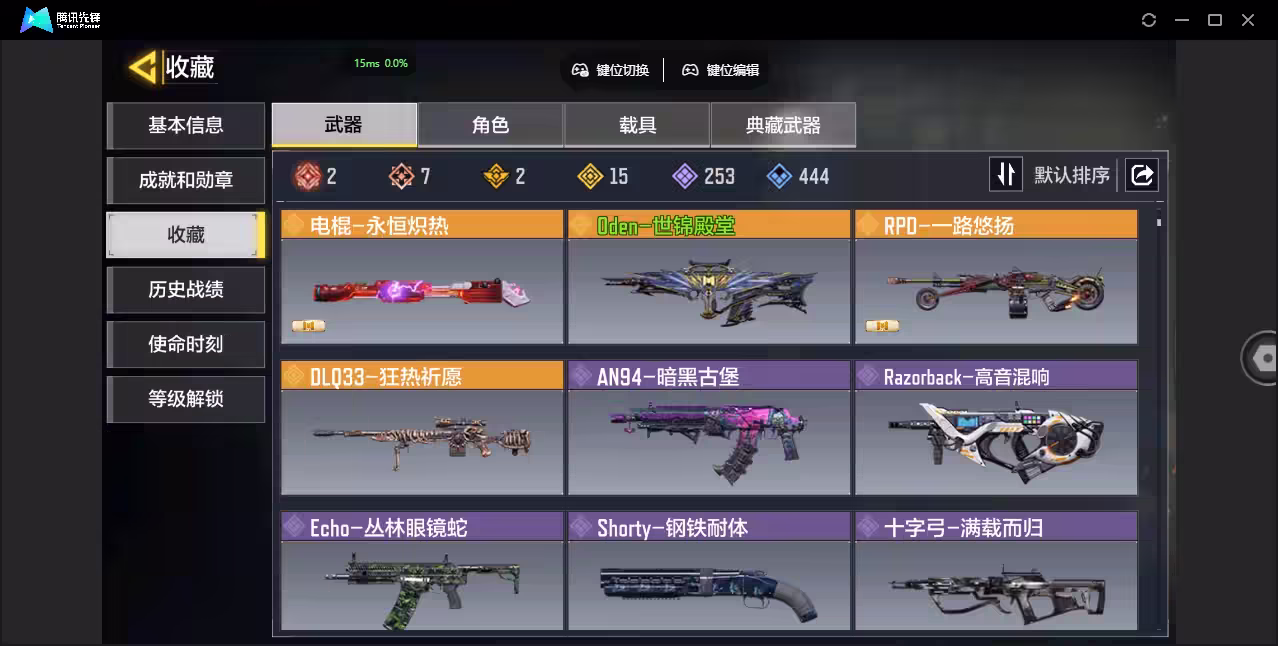Choose the 使命时刻 menu entry

click(x=186, y=344)
